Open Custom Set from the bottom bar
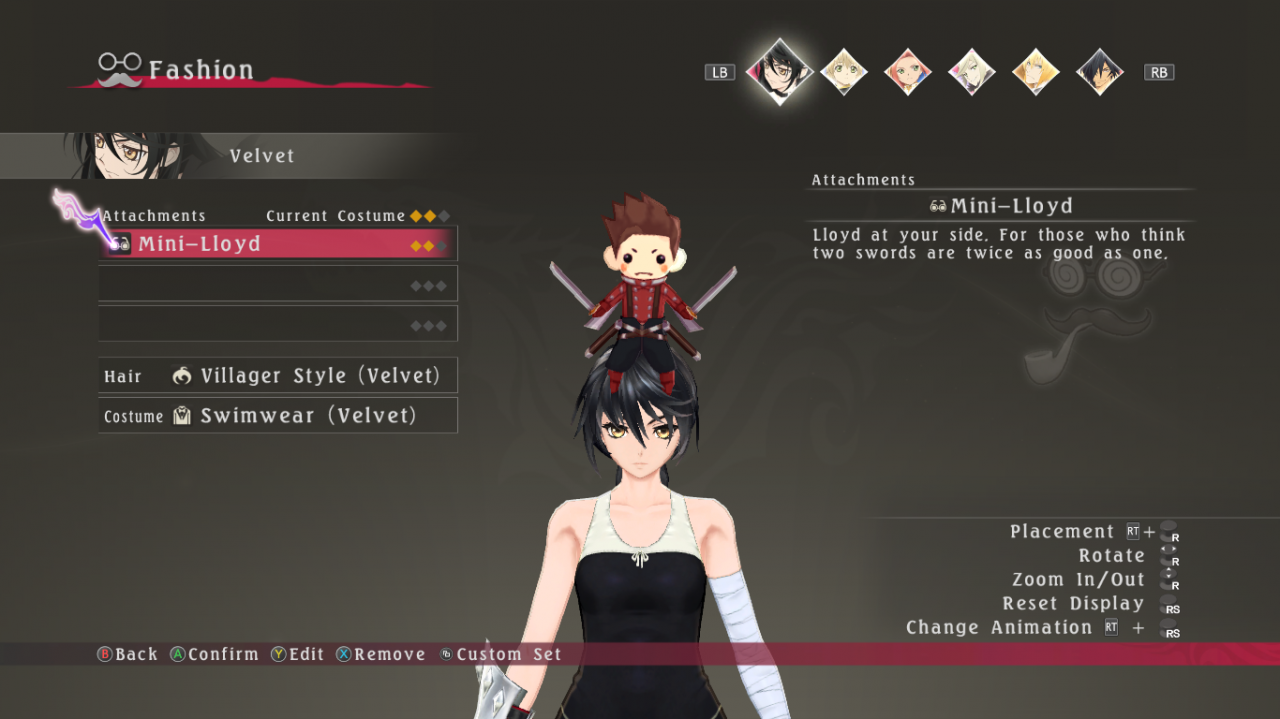The image size is (1280, 719). point(501,654)
